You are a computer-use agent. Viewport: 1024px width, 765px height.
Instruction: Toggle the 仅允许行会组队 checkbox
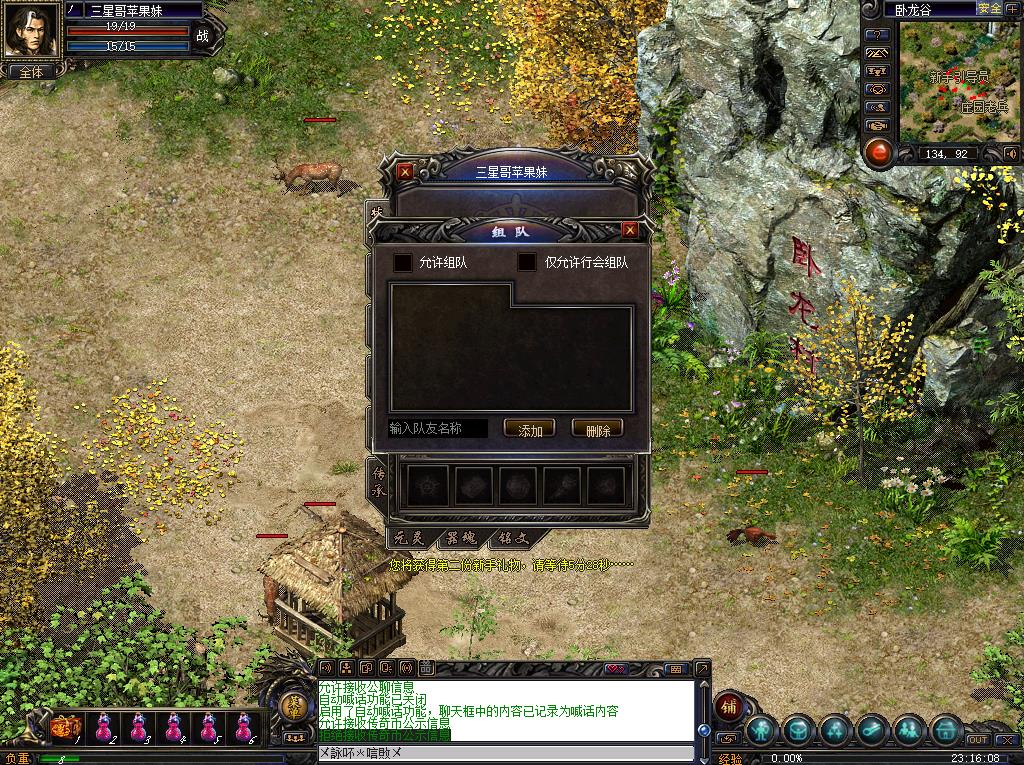pyautogui.click(x=527, y=263)
